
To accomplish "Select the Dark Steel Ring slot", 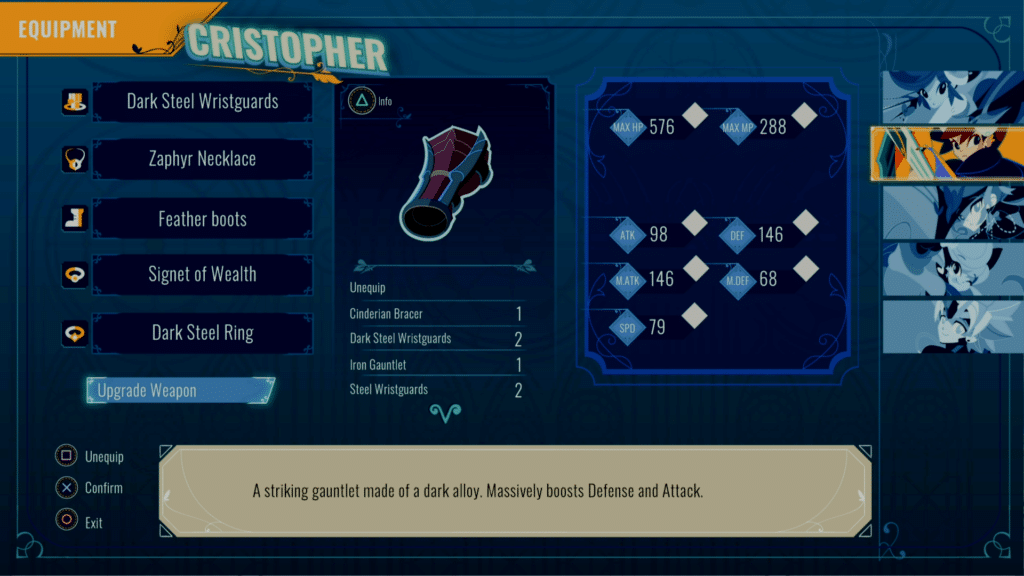I will (202, 333).
